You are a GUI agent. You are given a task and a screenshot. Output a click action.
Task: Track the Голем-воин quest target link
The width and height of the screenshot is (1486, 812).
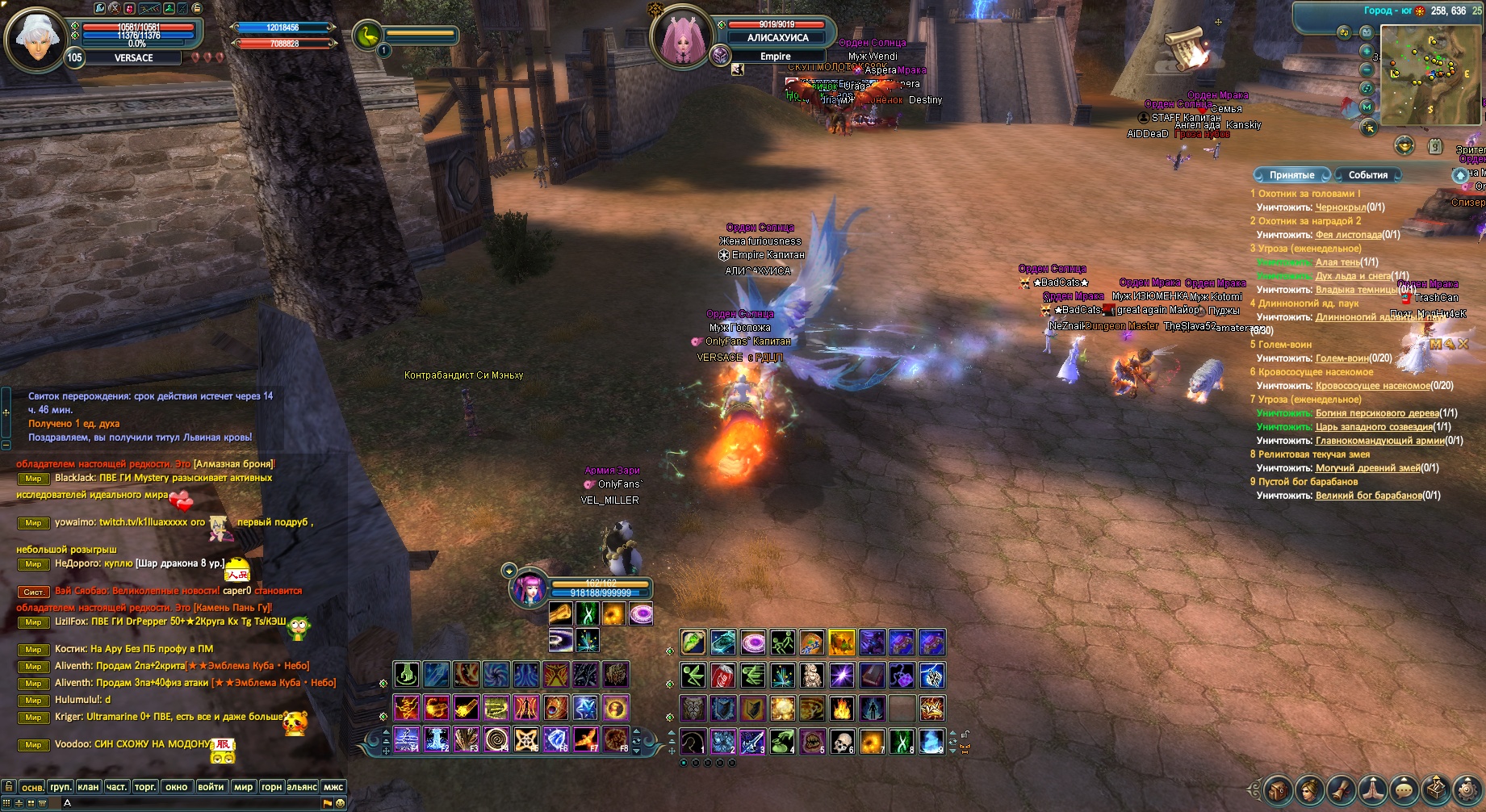pyautogui.click(x=1342, y=358)
